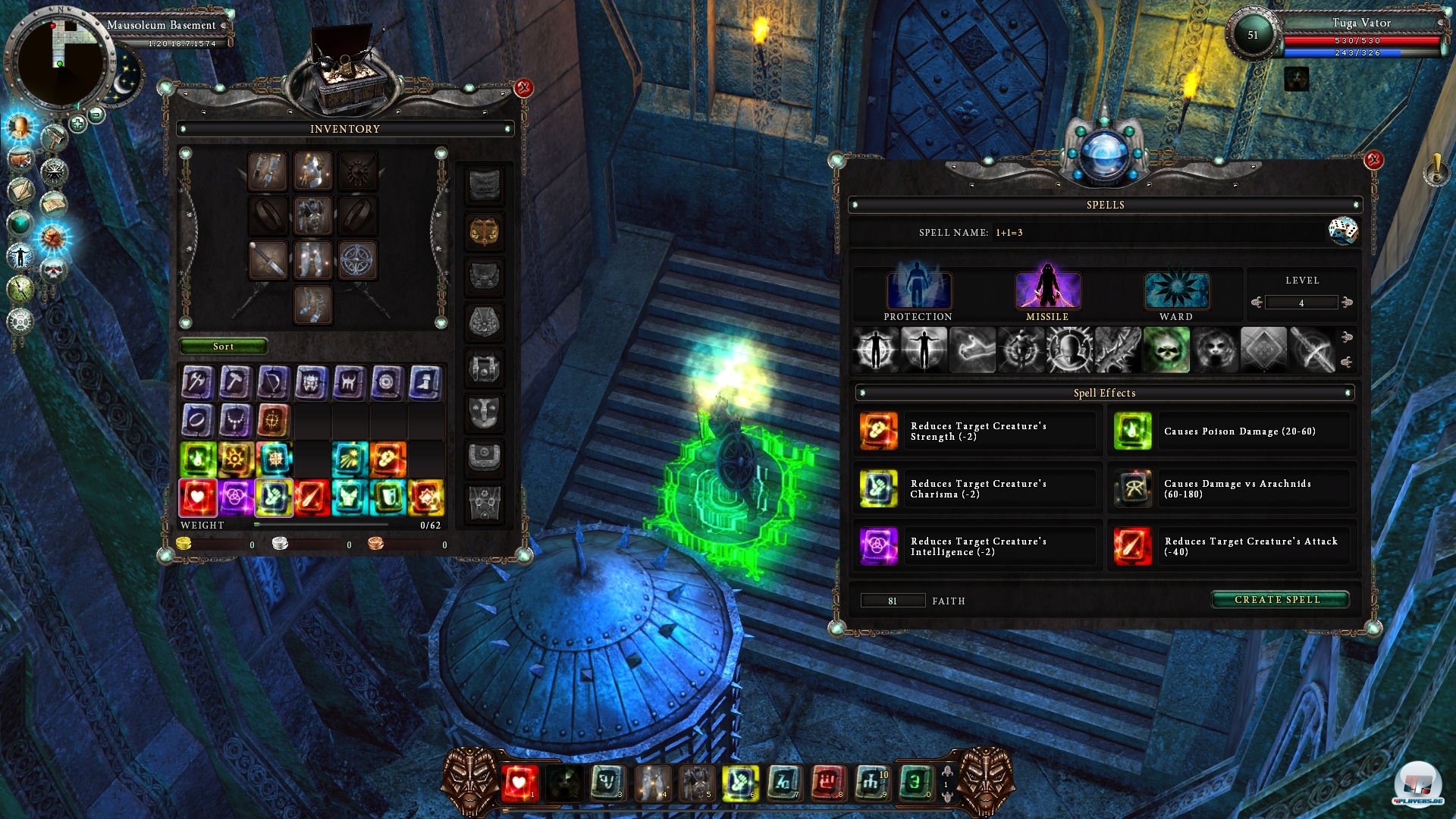Sort the inventory items
The width and height of the screenshot is (1456, 819).
point(223,347)
